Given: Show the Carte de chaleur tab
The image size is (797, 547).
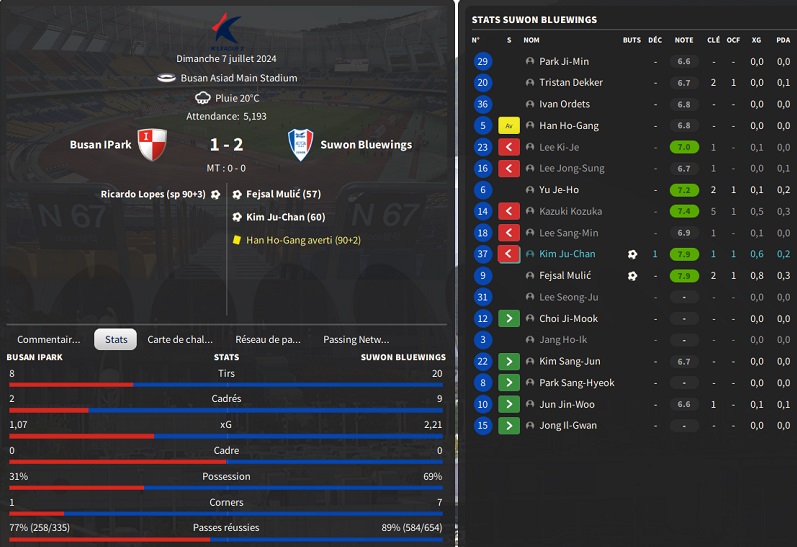Looking at the screenshot, I should 180,339.
